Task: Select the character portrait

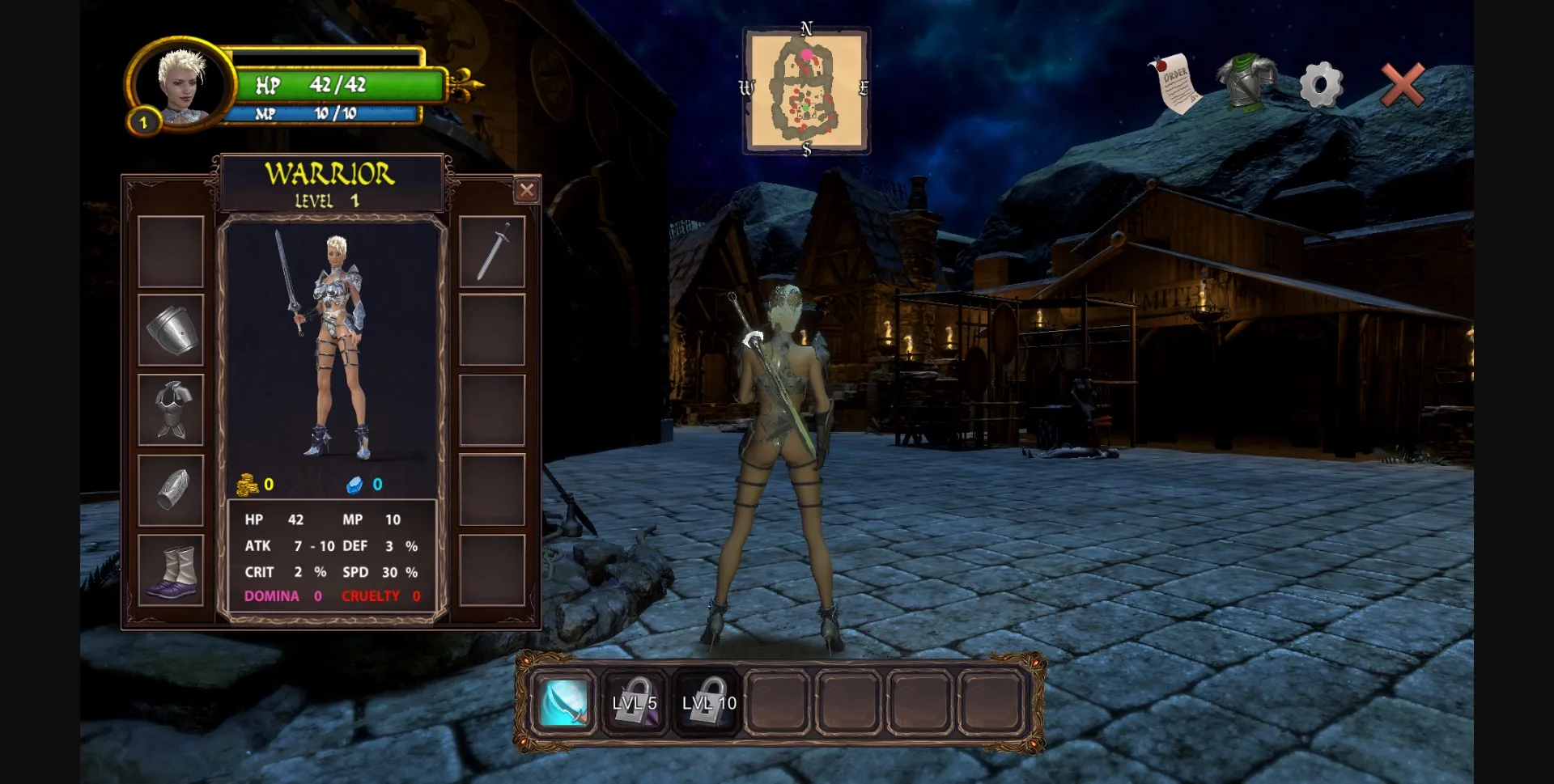Action: click(x=181, y=87)
